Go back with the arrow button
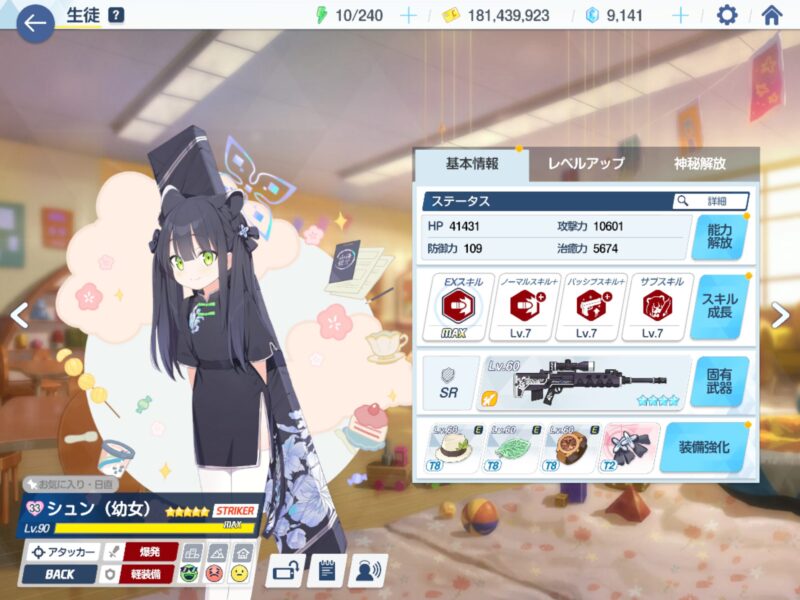This screenshot has height=600, width=800. click(x=35, y=23)
